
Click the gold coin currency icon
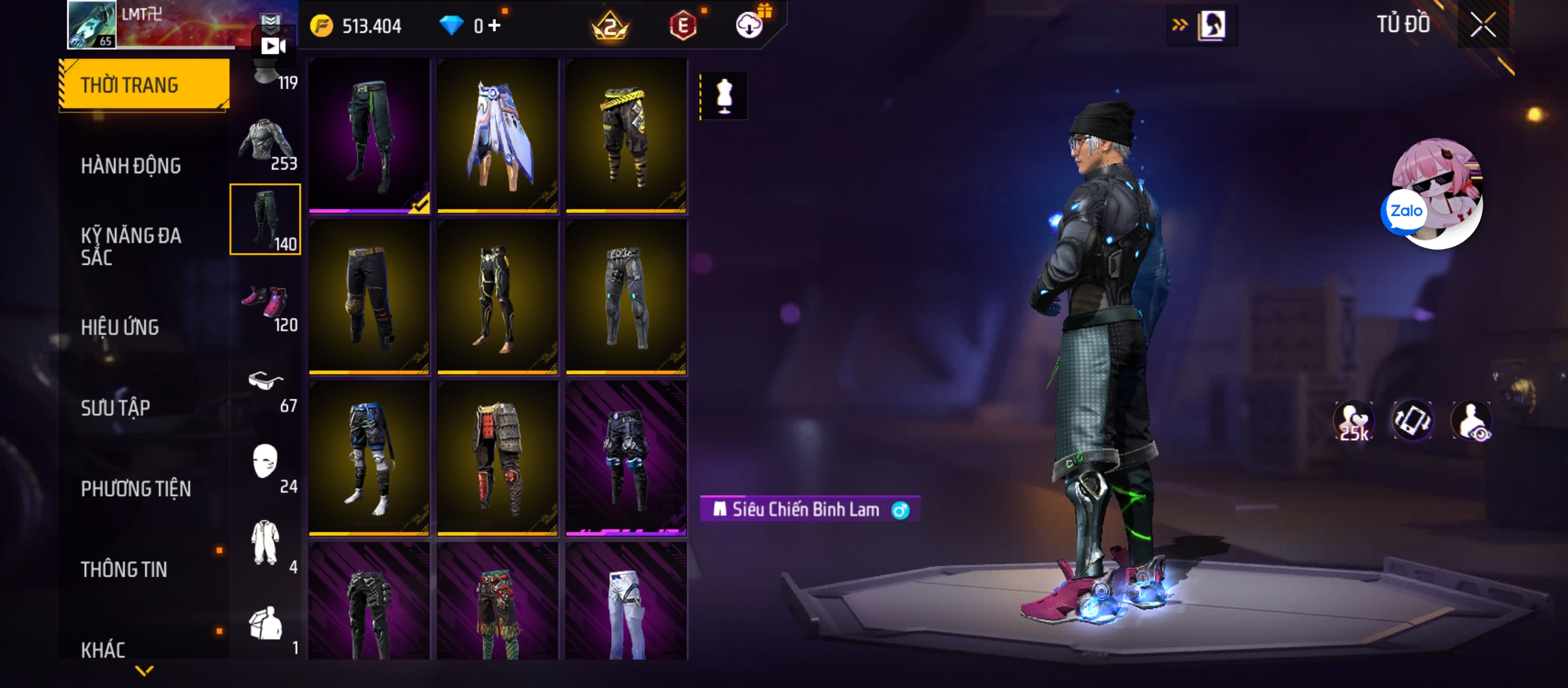click(x=321, y=25)
